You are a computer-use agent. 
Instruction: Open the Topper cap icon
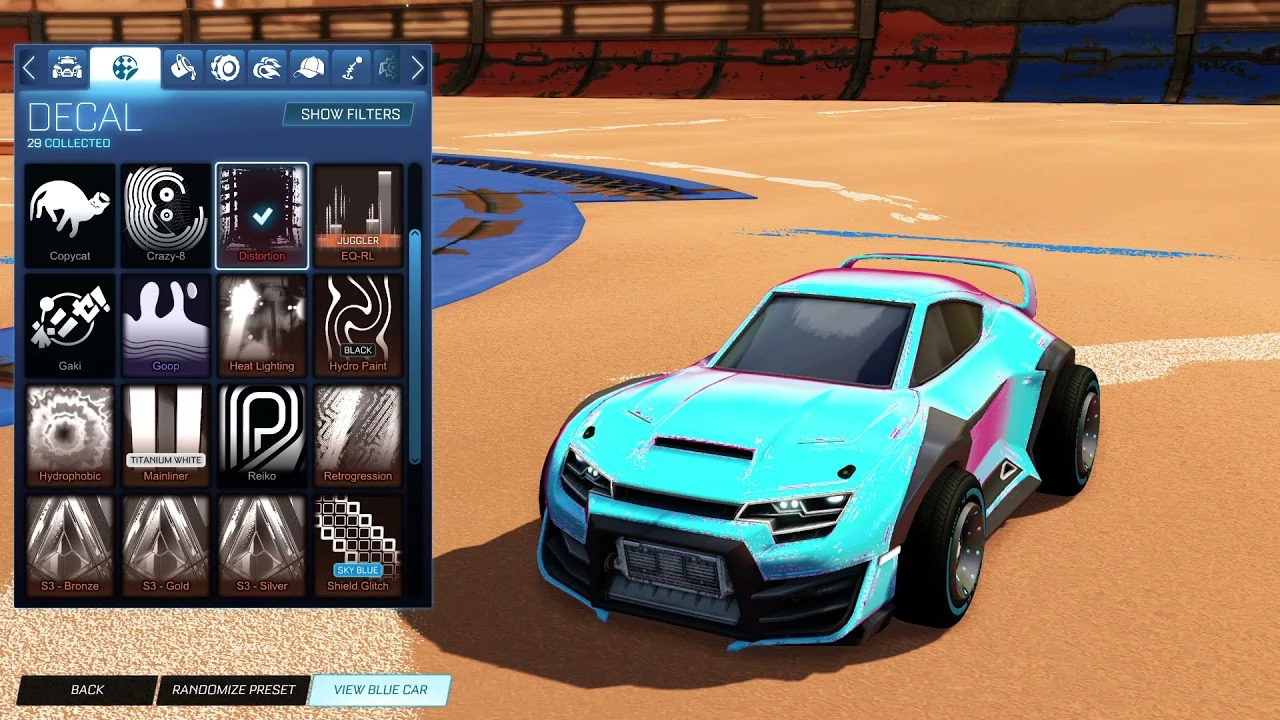pyautogui.click(x=311, y=67)
